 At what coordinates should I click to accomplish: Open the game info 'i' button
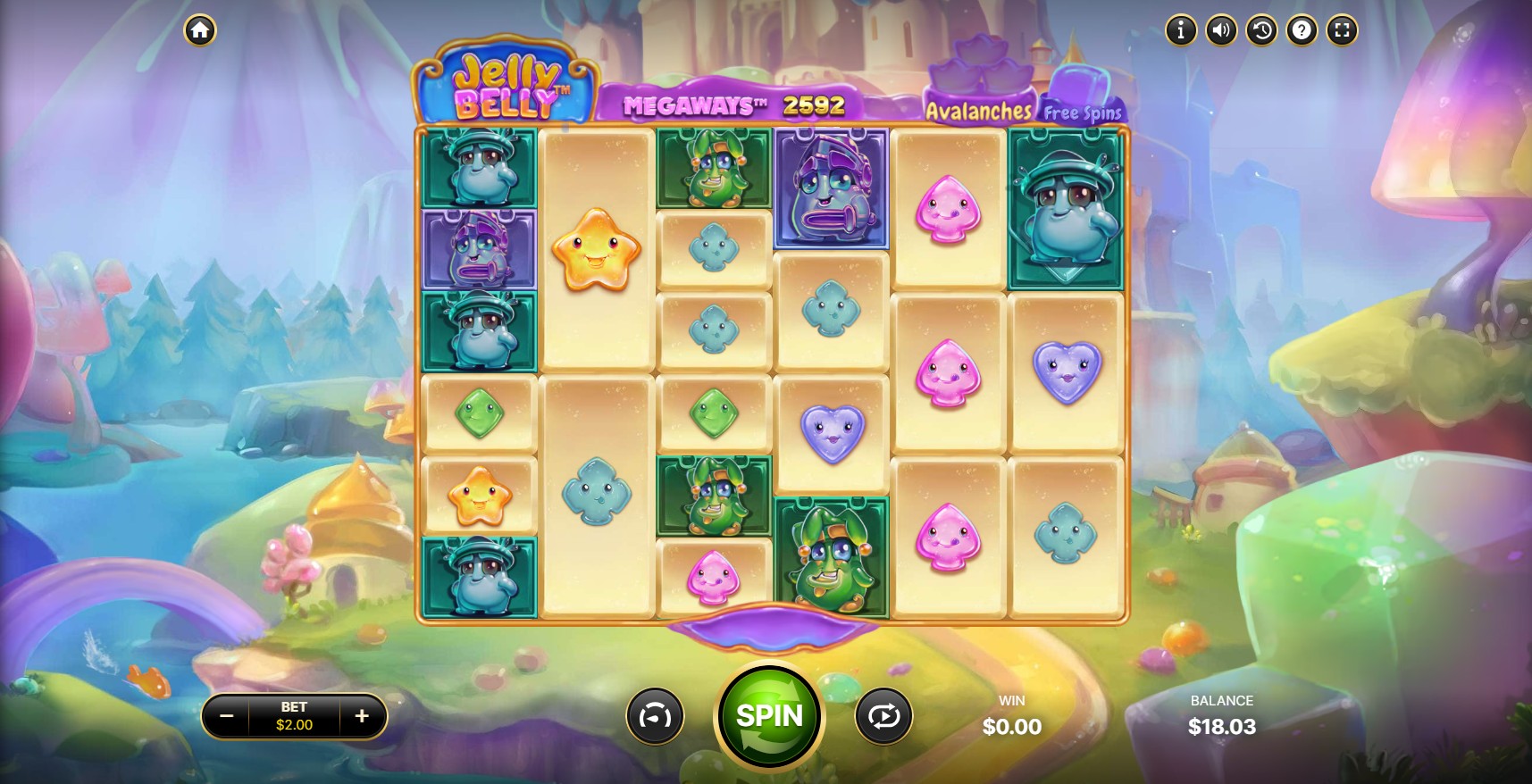[x=1180, y=30]
